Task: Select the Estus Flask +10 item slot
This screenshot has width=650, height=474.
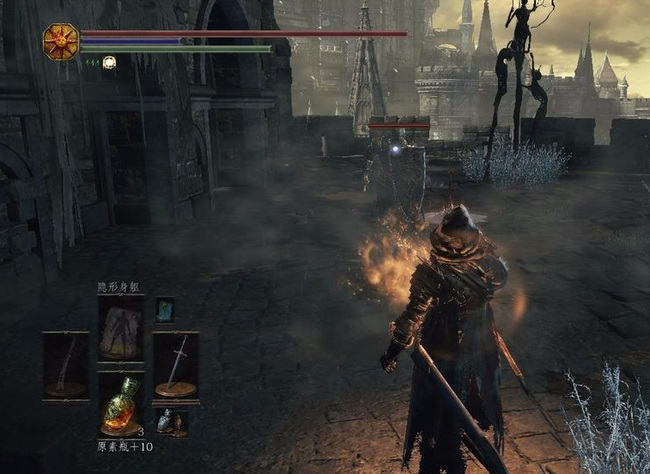Action: (x=120, y=405)
